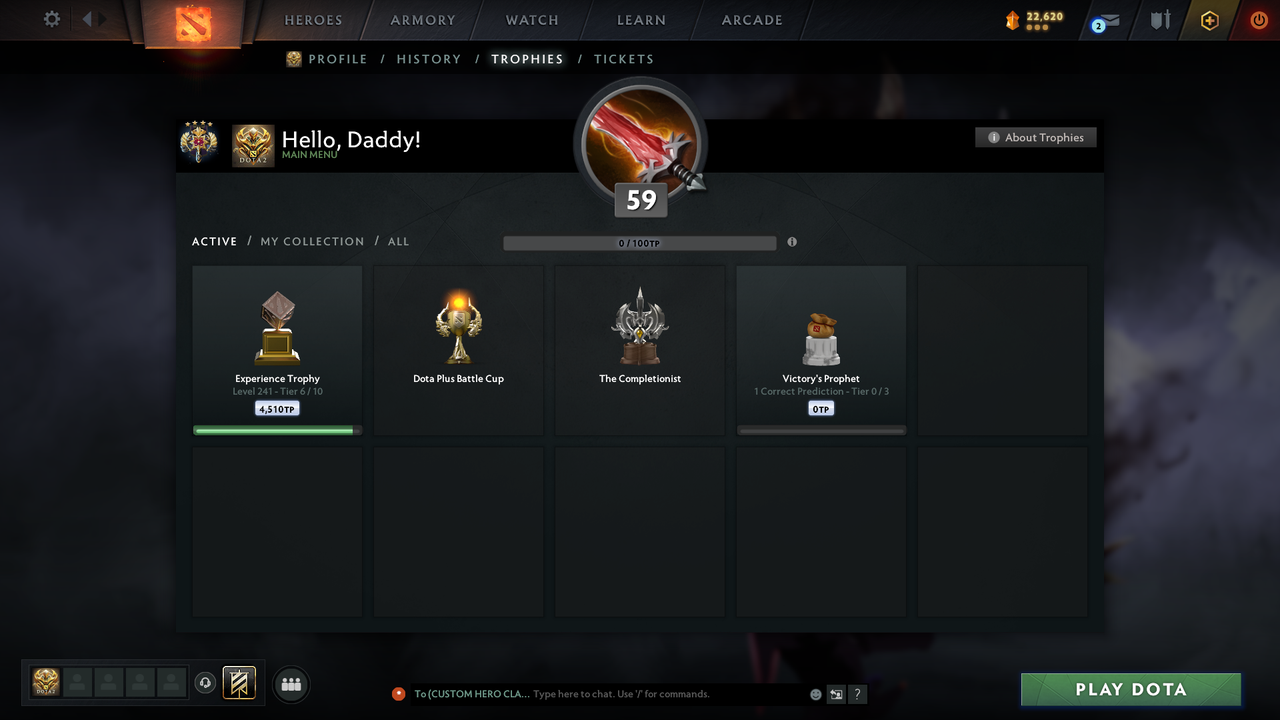Open the chat channel translation icon
Image resolution: width=1280 pixels, height=720 pixels.
[x=836, y=693]
